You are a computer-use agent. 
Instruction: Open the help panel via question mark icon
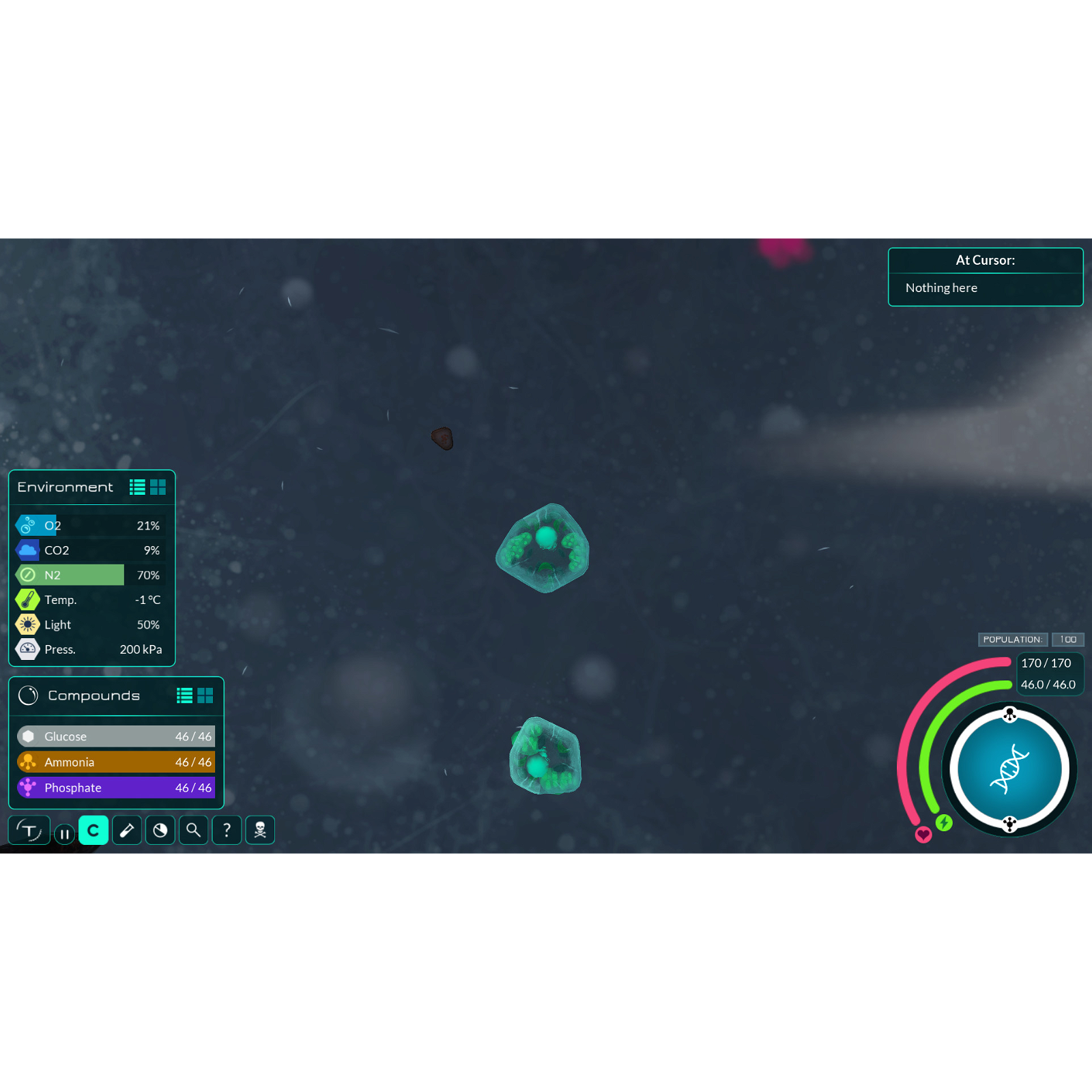[x=227, y=830]
